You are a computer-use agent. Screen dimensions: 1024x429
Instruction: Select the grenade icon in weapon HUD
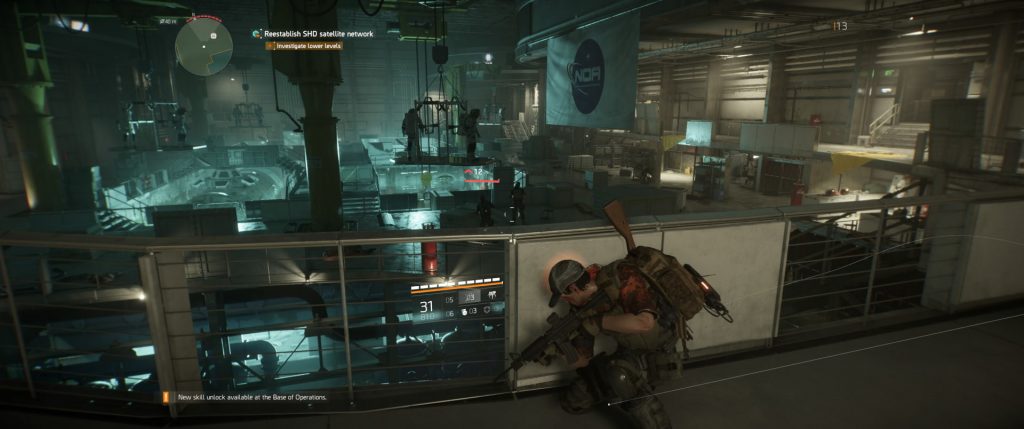click(466, 313)
